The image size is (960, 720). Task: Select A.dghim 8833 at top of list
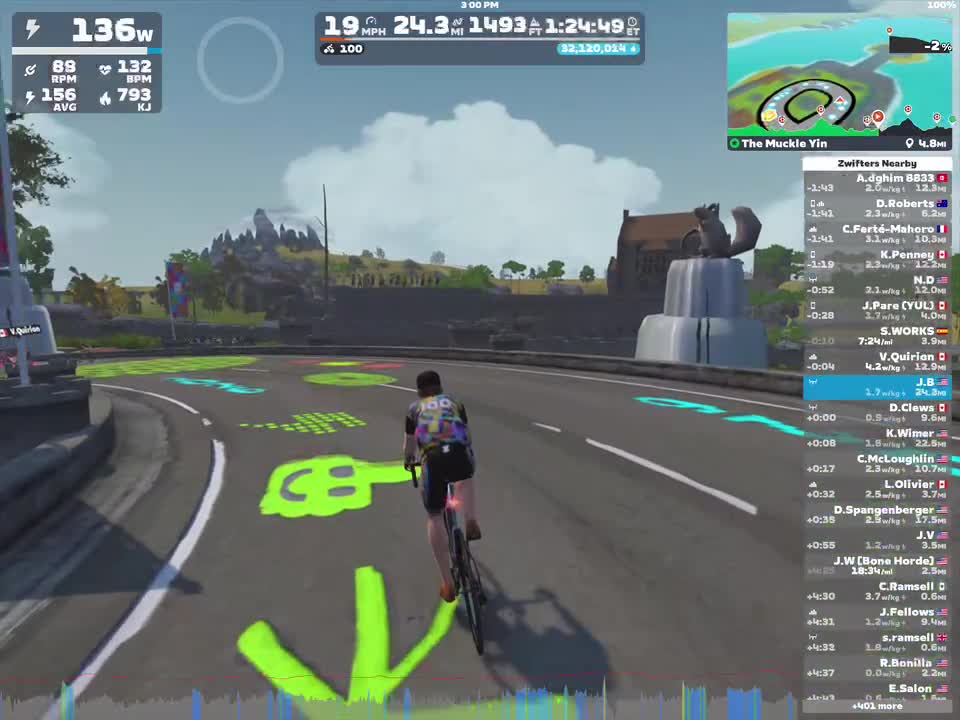click(x=877, y=183)
